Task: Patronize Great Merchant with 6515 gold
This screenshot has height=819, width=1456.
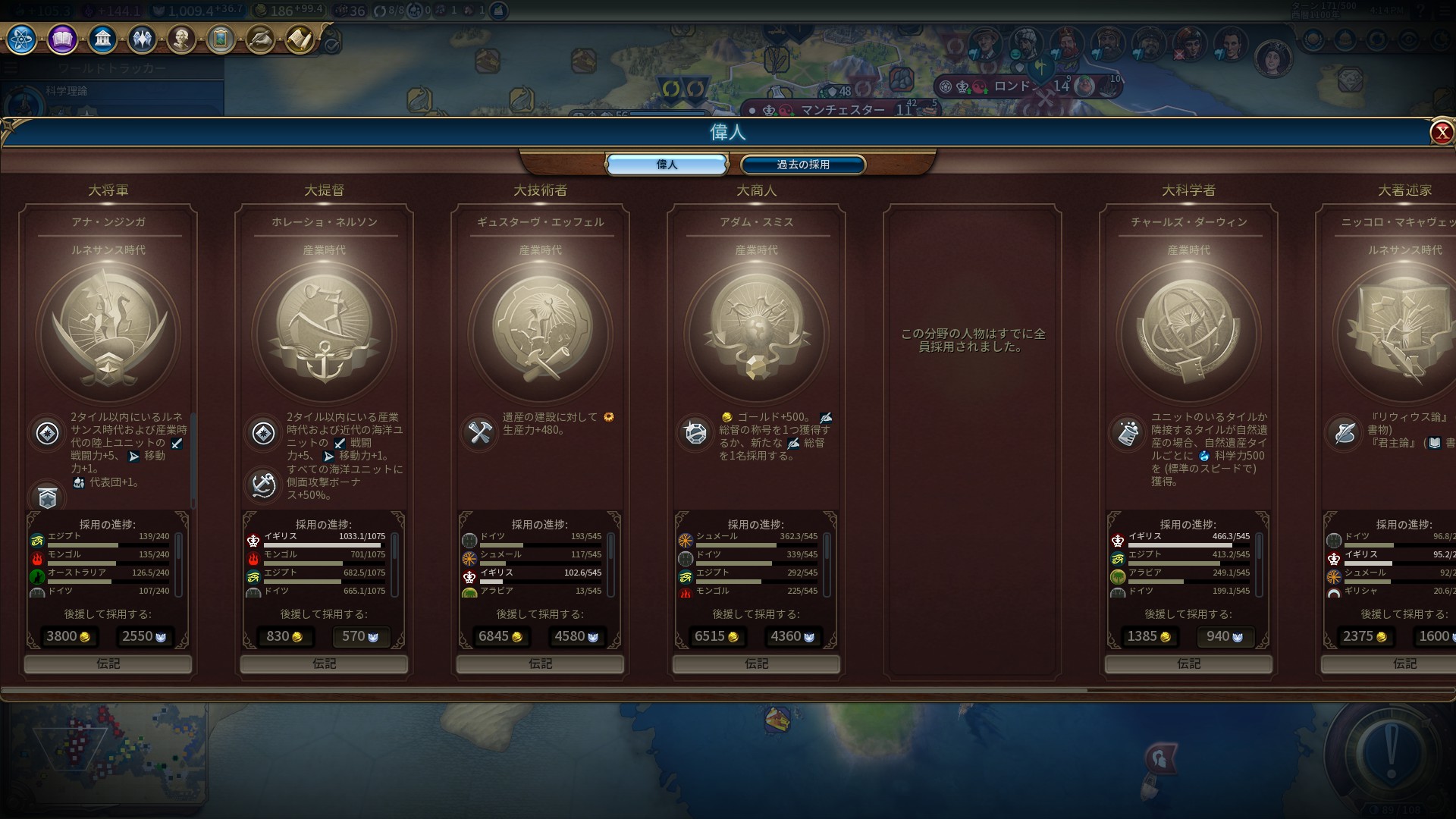Action: click(x=717, y=637)
